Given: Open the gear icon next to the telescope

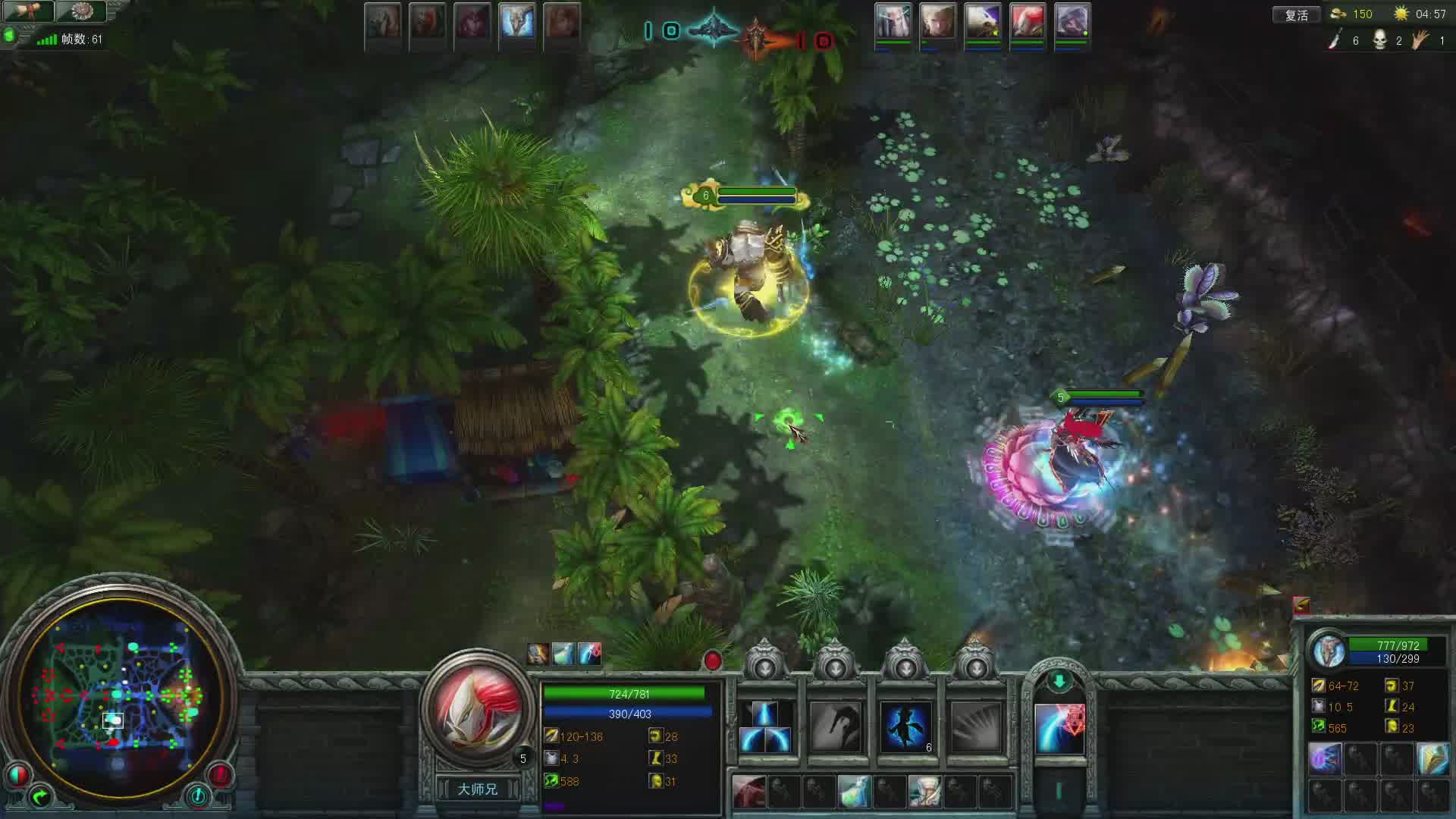Looking at the screenshot, I should pos(80,11).
